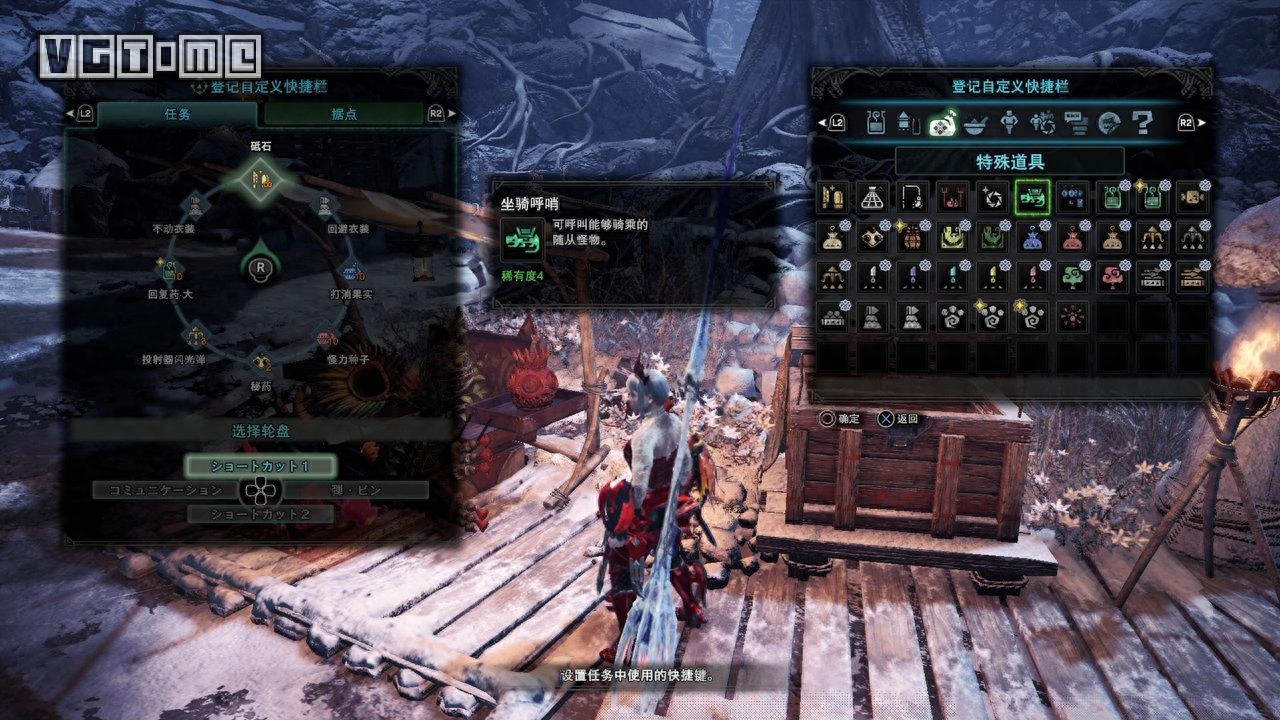Select the ショートカット2 wheel
This screenshot has height=720, width=1280.
coord(260,514)
